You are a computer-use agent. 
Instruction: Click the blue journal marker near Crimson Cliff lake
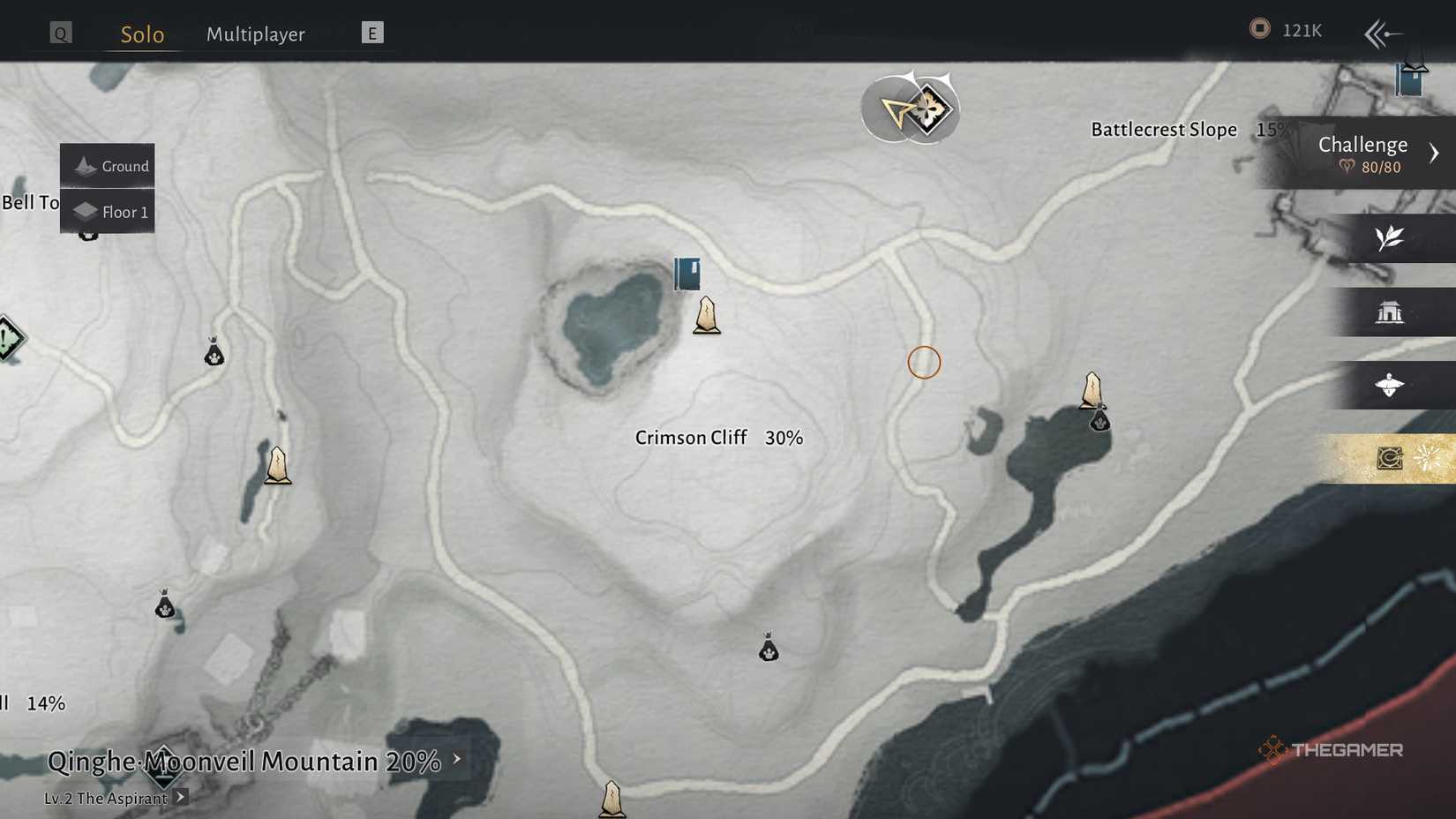coord(687,274)
